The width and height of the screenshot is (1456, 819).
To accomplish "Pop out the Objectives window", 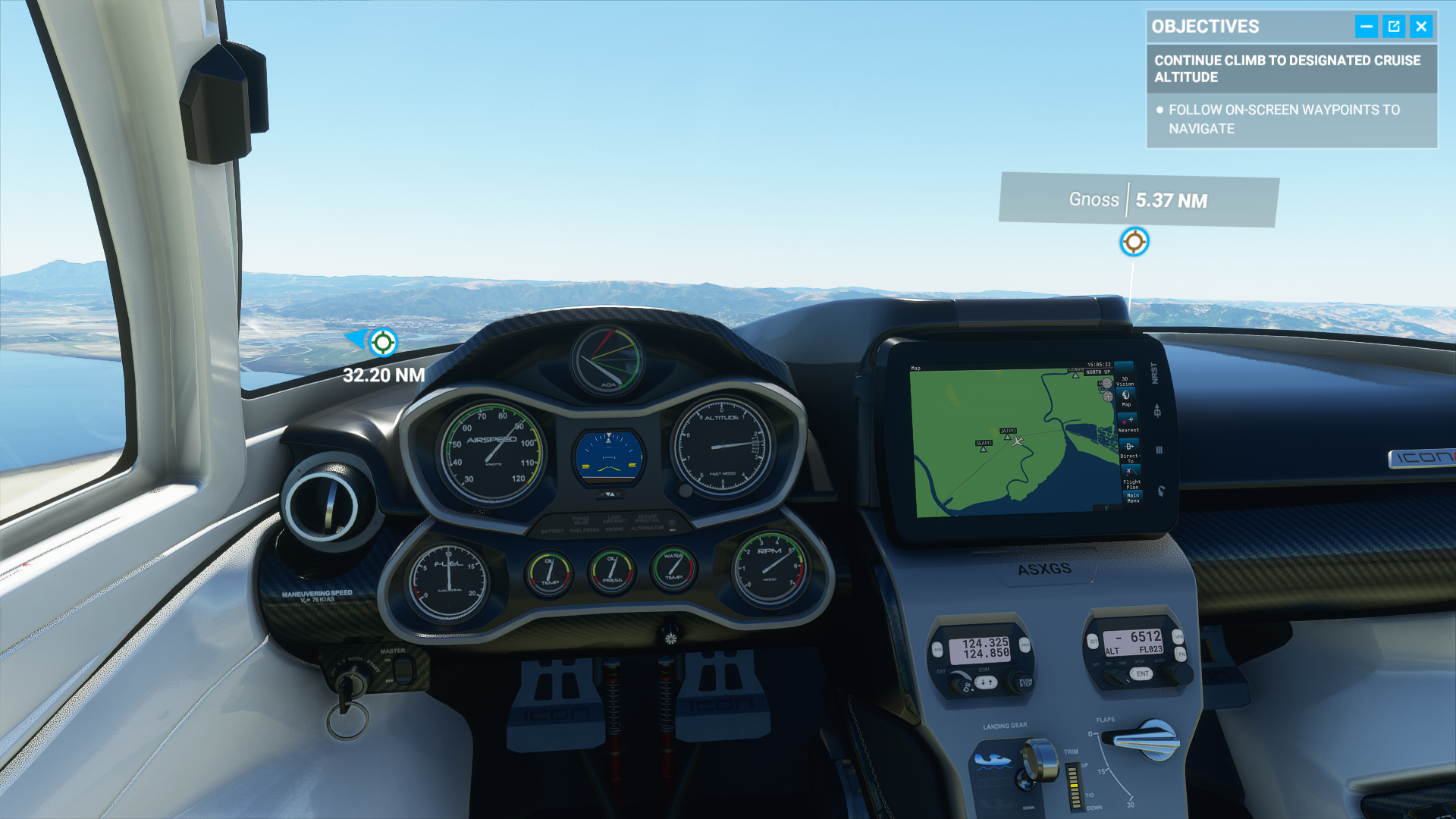I will 1394,27.
